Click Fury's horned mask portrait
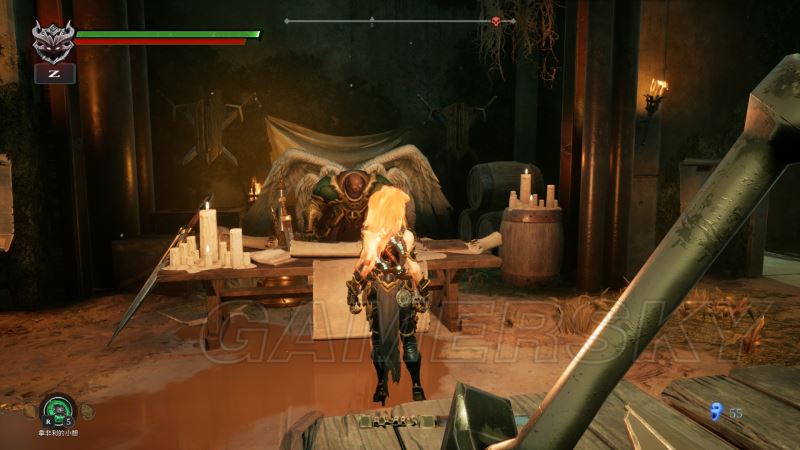 (x=52, y=41)
